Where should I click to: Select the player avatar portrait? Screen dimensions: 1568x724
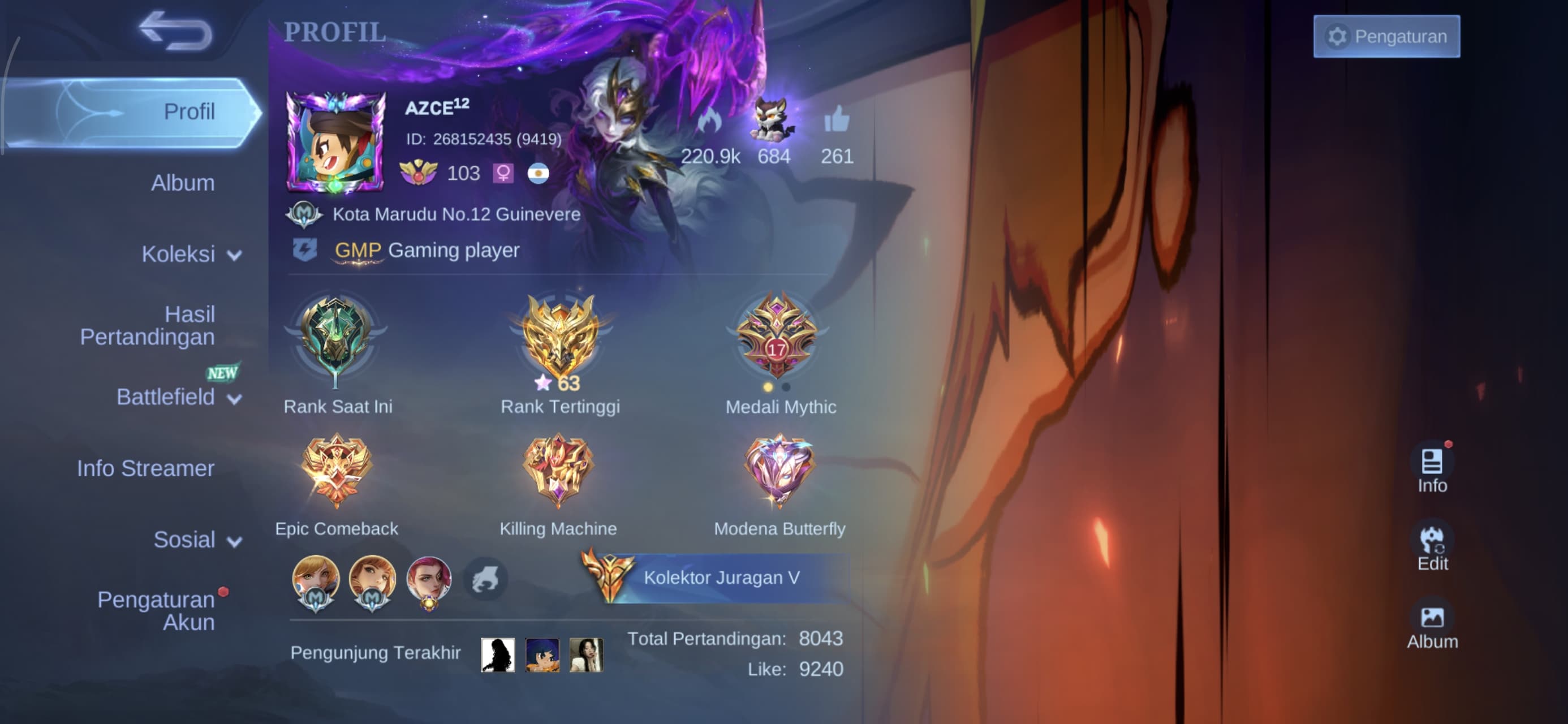pyautogui.click(x=335, y=141)
